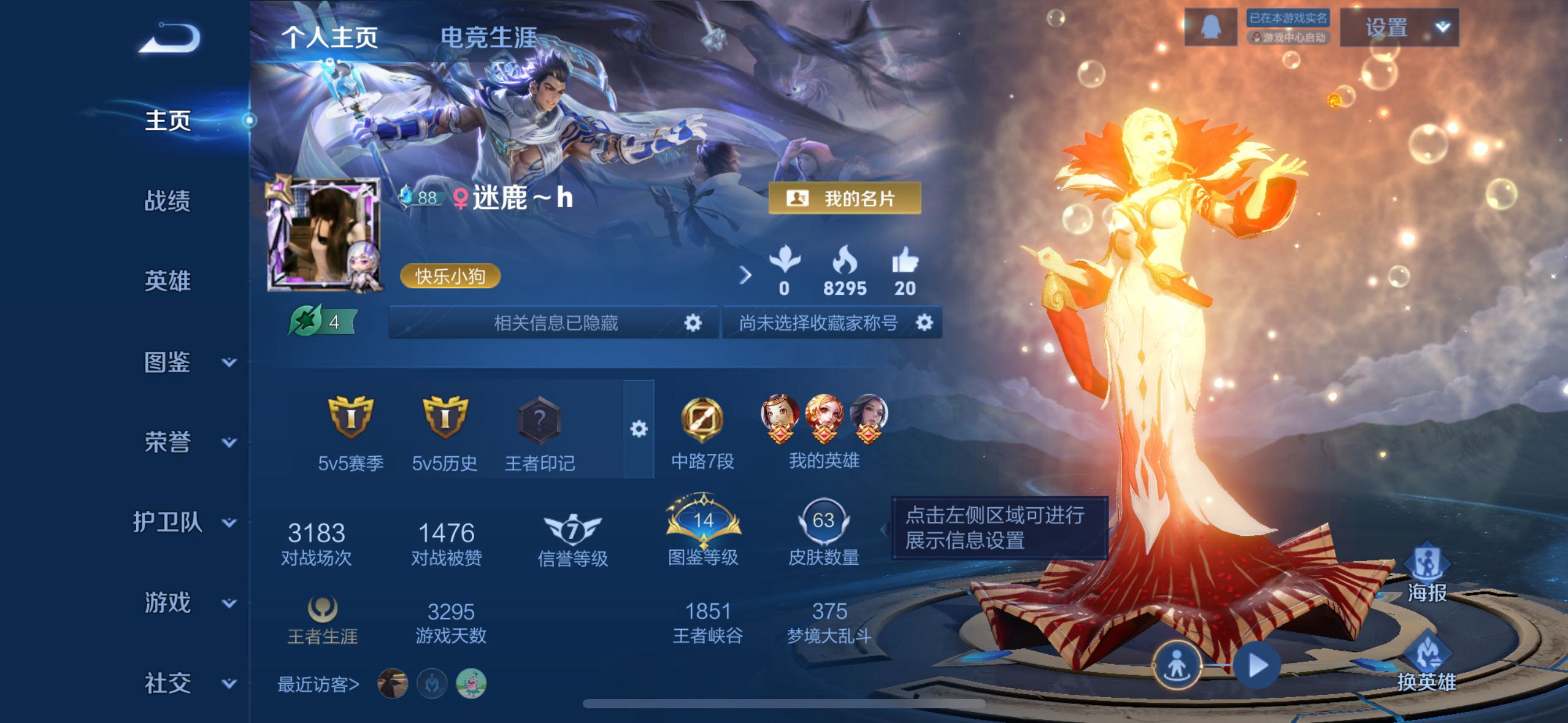Tap 换英雄 to change displayed hero
1568x723 pixels.
coord(1427,662)
